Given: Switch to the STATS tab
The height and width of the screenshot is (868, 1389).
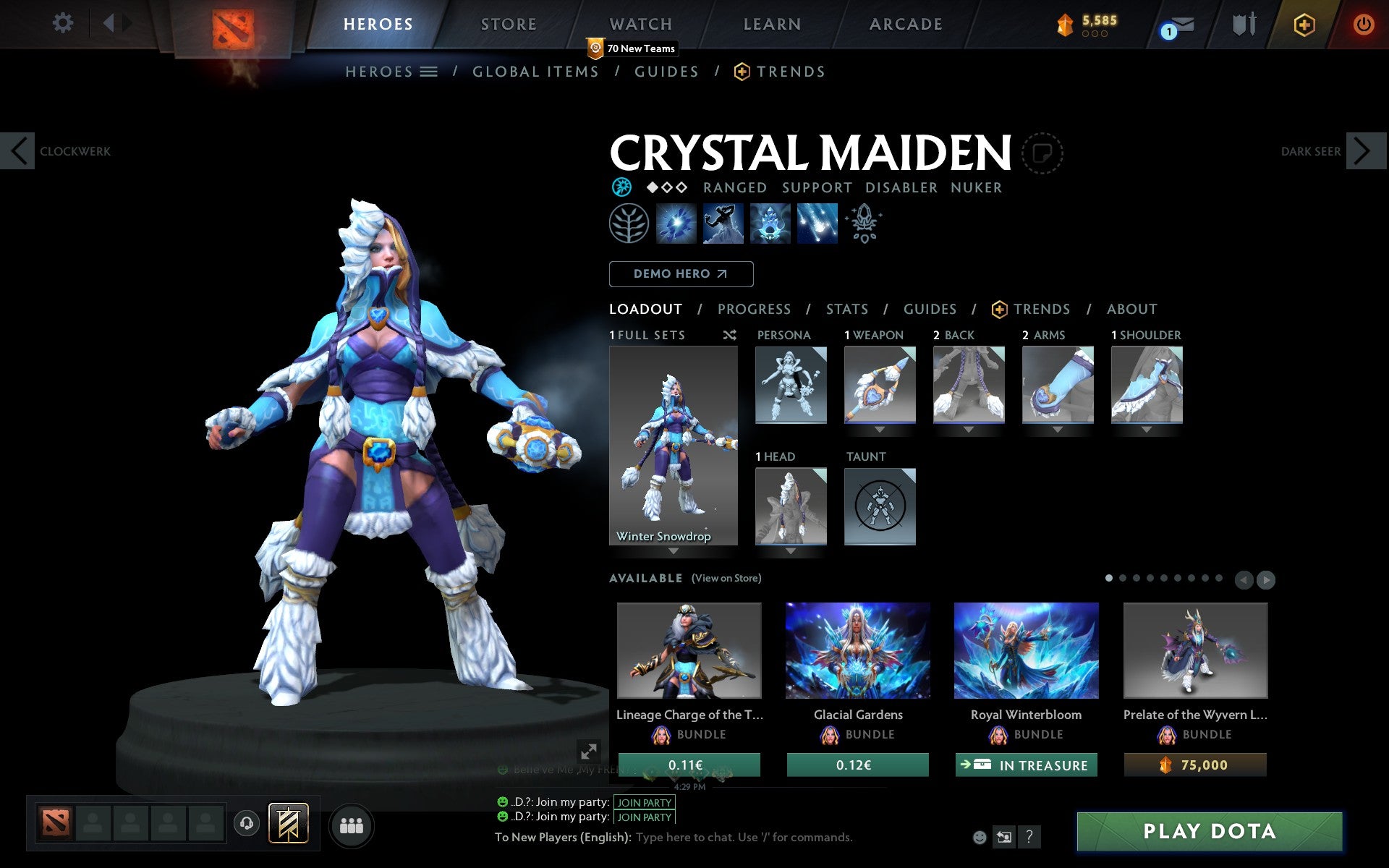Looking at the screenshot, I should pyautogui.click(x=846, y=310).
